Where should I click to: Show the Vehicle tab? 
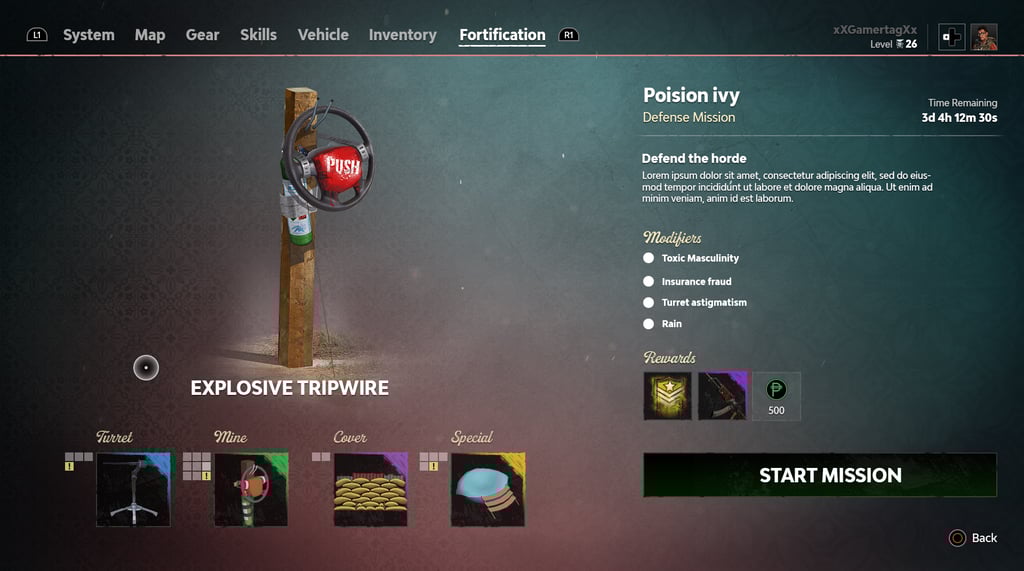point(323,35)
